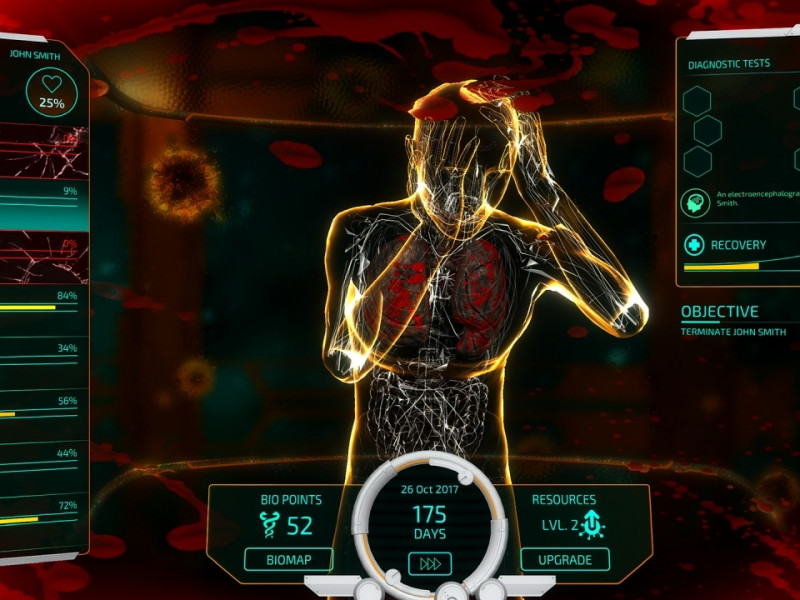Click the resources UPGRADE button
This screenshot has width=800, height=600.
point(565,560)
